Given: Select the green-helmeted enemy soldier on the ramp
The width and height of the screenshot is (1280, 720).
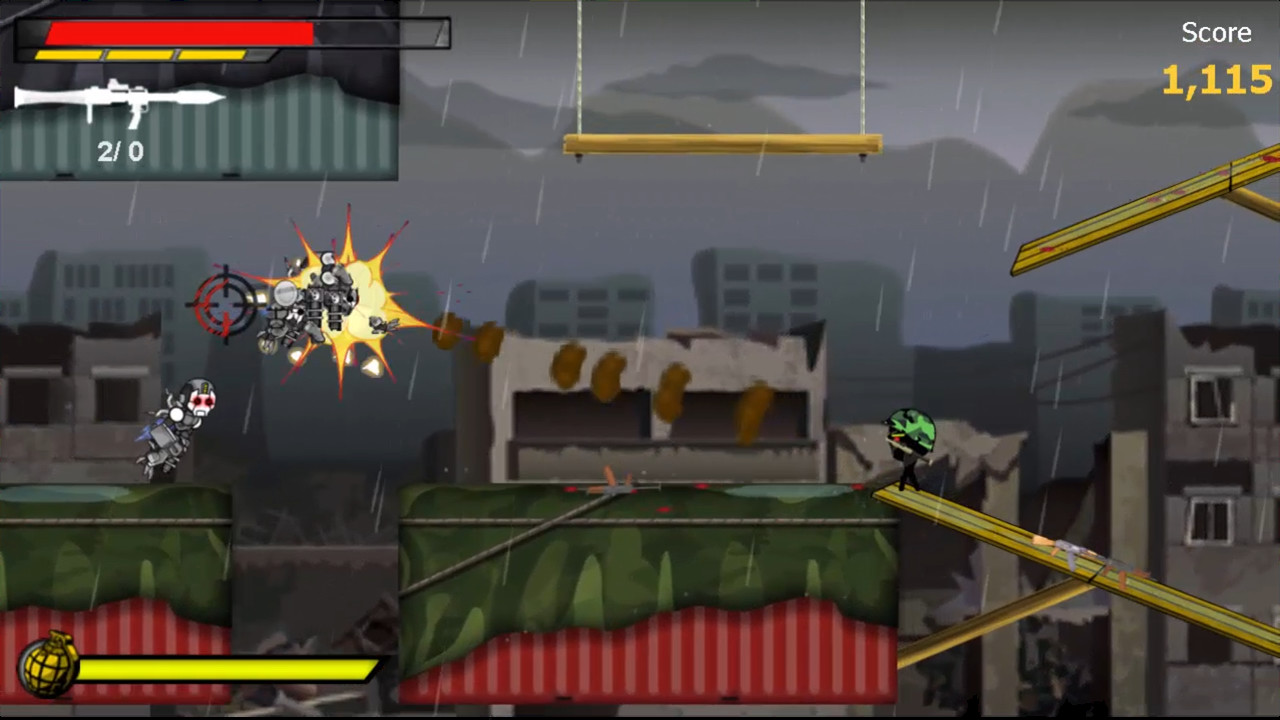Looking at the screenshot, I should [x=910, y=440].
